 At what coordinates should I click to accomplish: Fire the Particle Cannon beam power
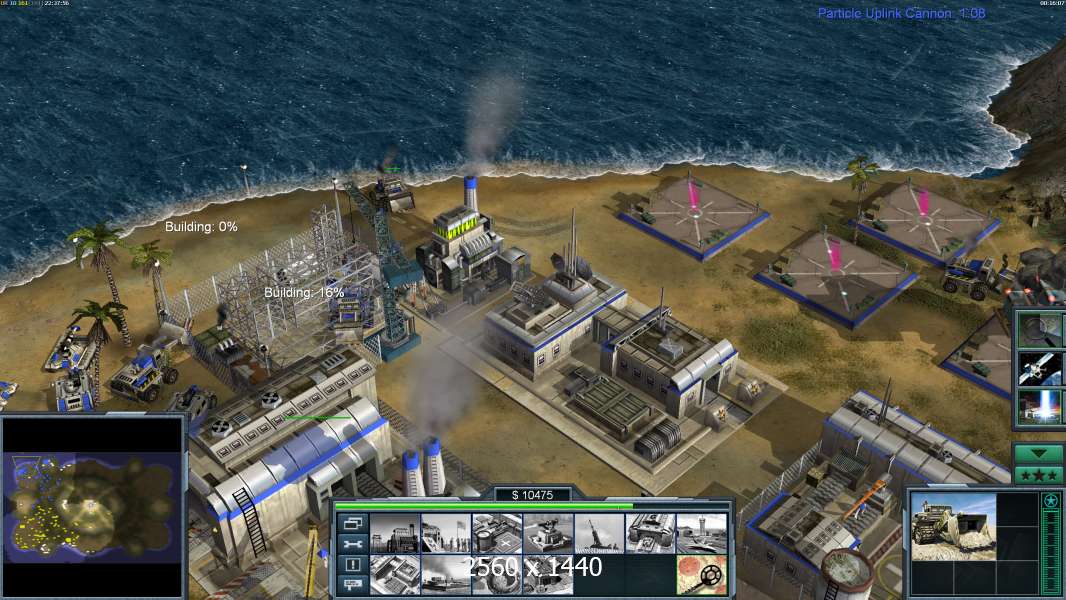1041,406
